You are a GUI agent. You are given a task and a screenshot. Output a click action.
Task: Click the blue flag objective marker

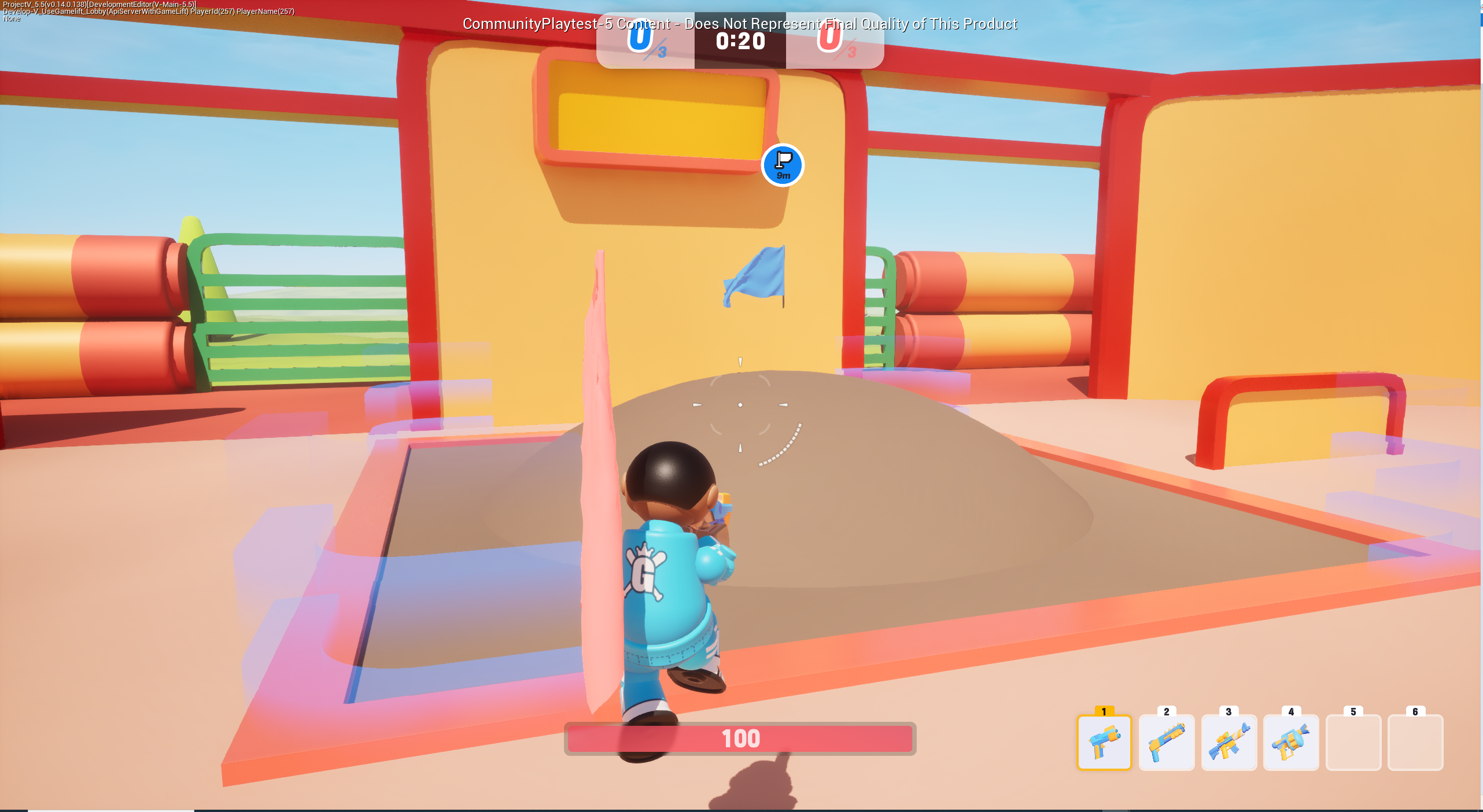[783, 165]
